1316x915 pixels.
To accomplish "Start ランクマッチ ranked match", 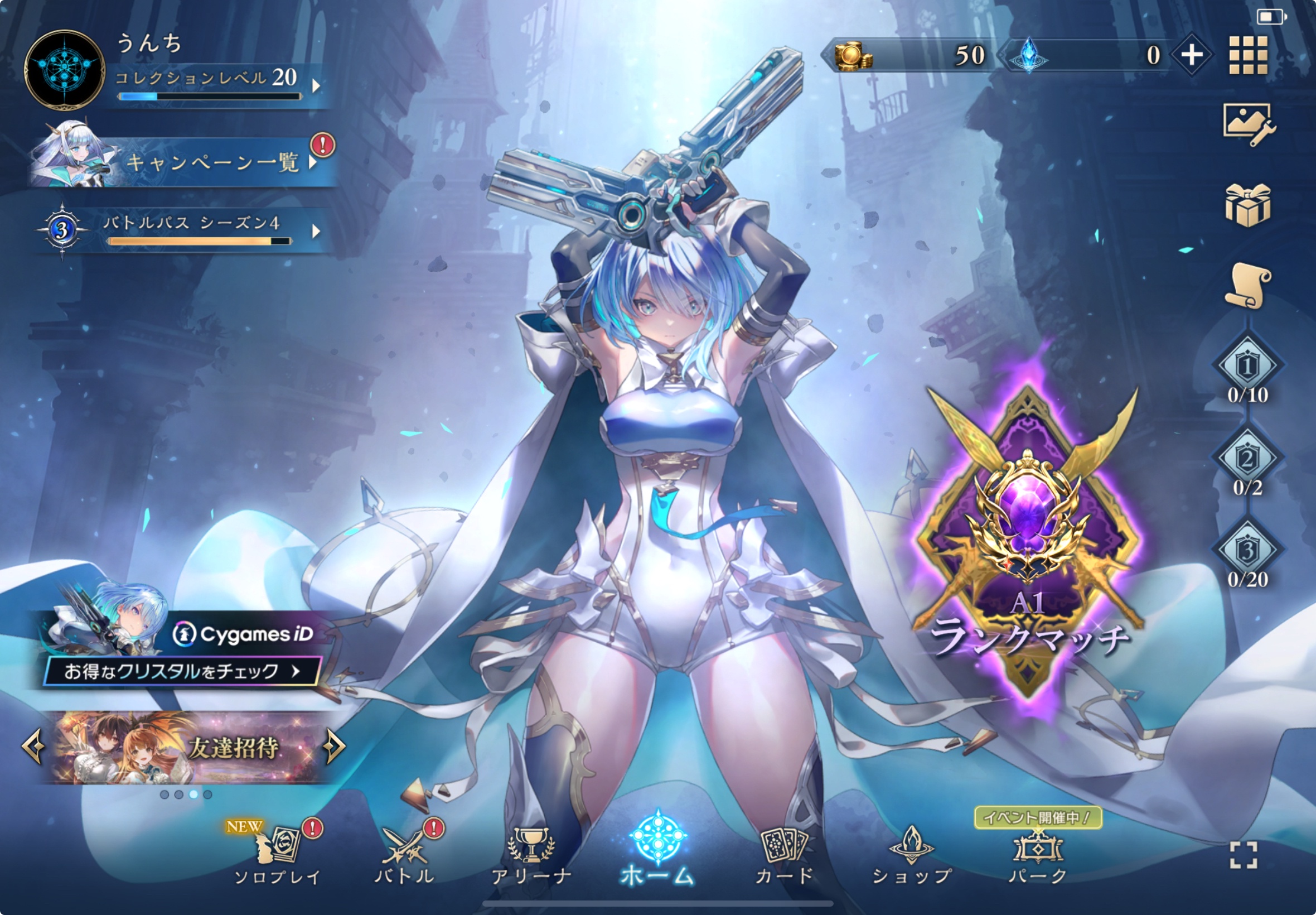I will point(1028,545).
